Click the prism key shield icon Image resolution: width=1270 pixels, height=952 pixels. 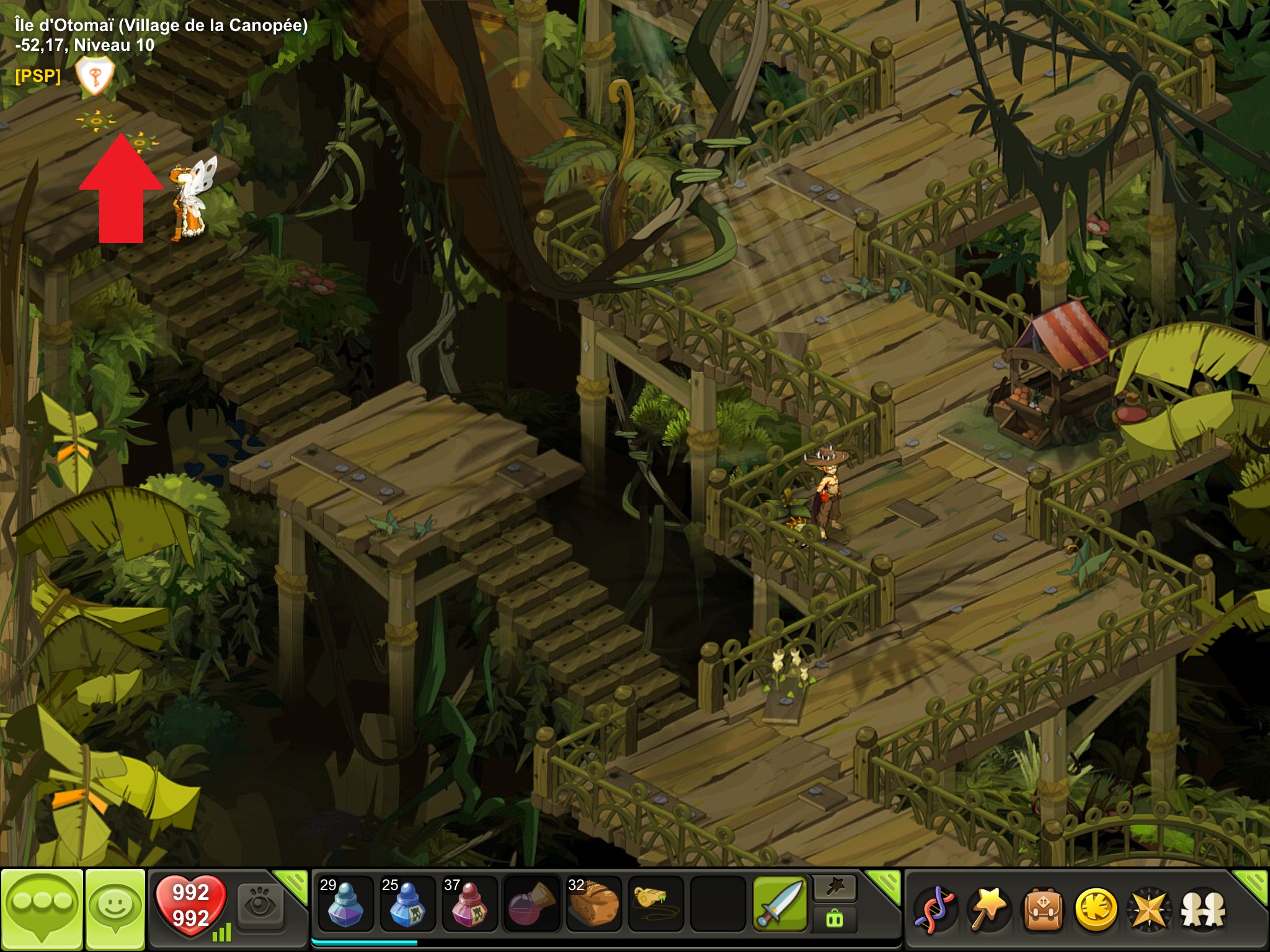click(x=94, y=76)
